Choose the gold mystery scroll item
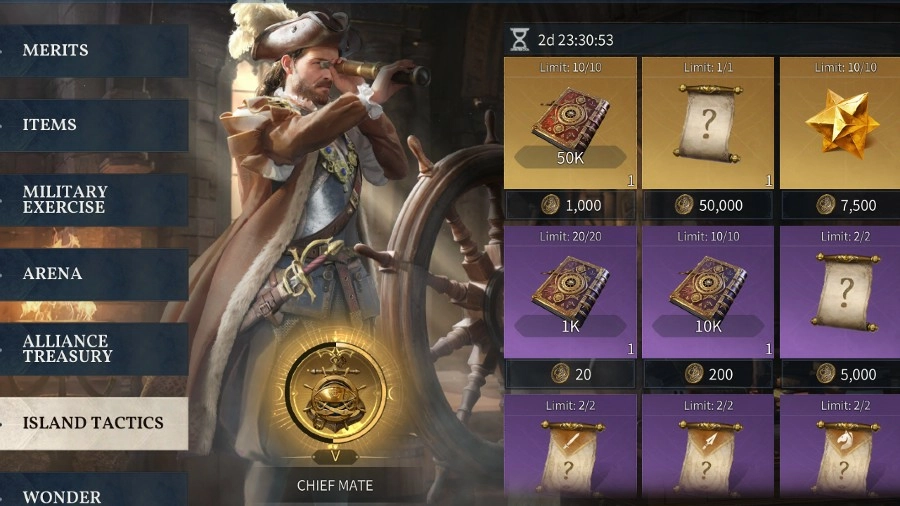The image size is (900, 506). pyautogui.click(x=708, y=123)
